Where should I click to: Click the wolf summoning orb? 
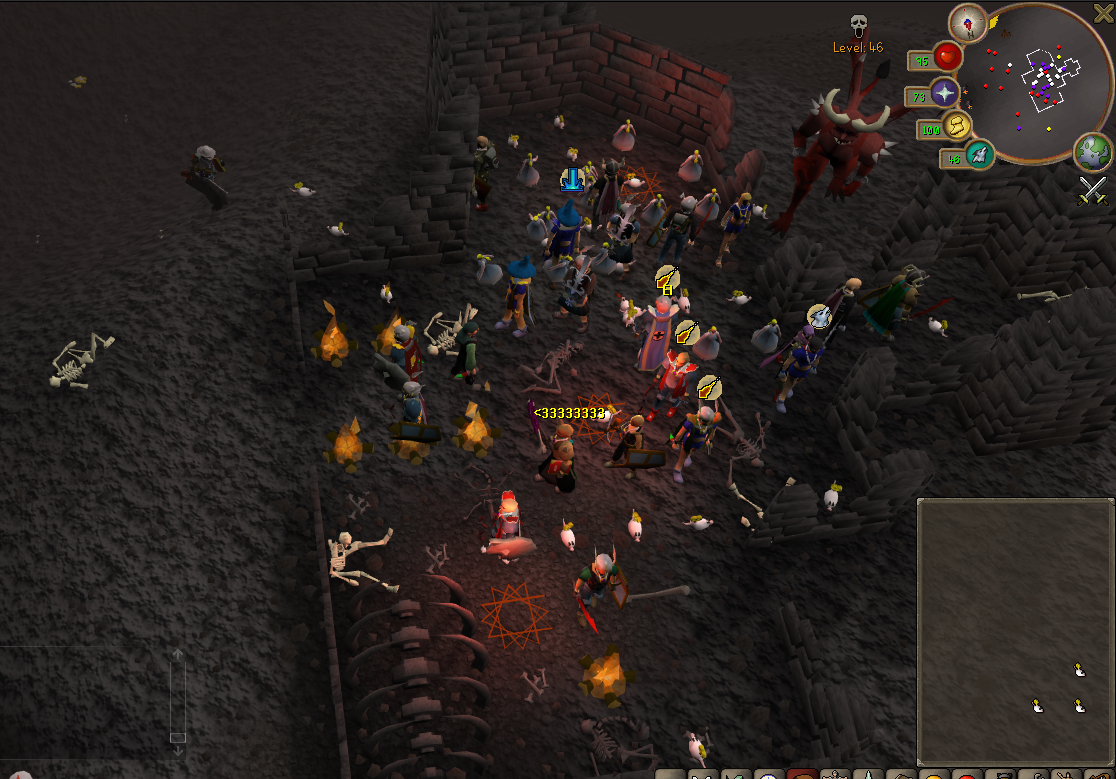[x=980, y=155]
